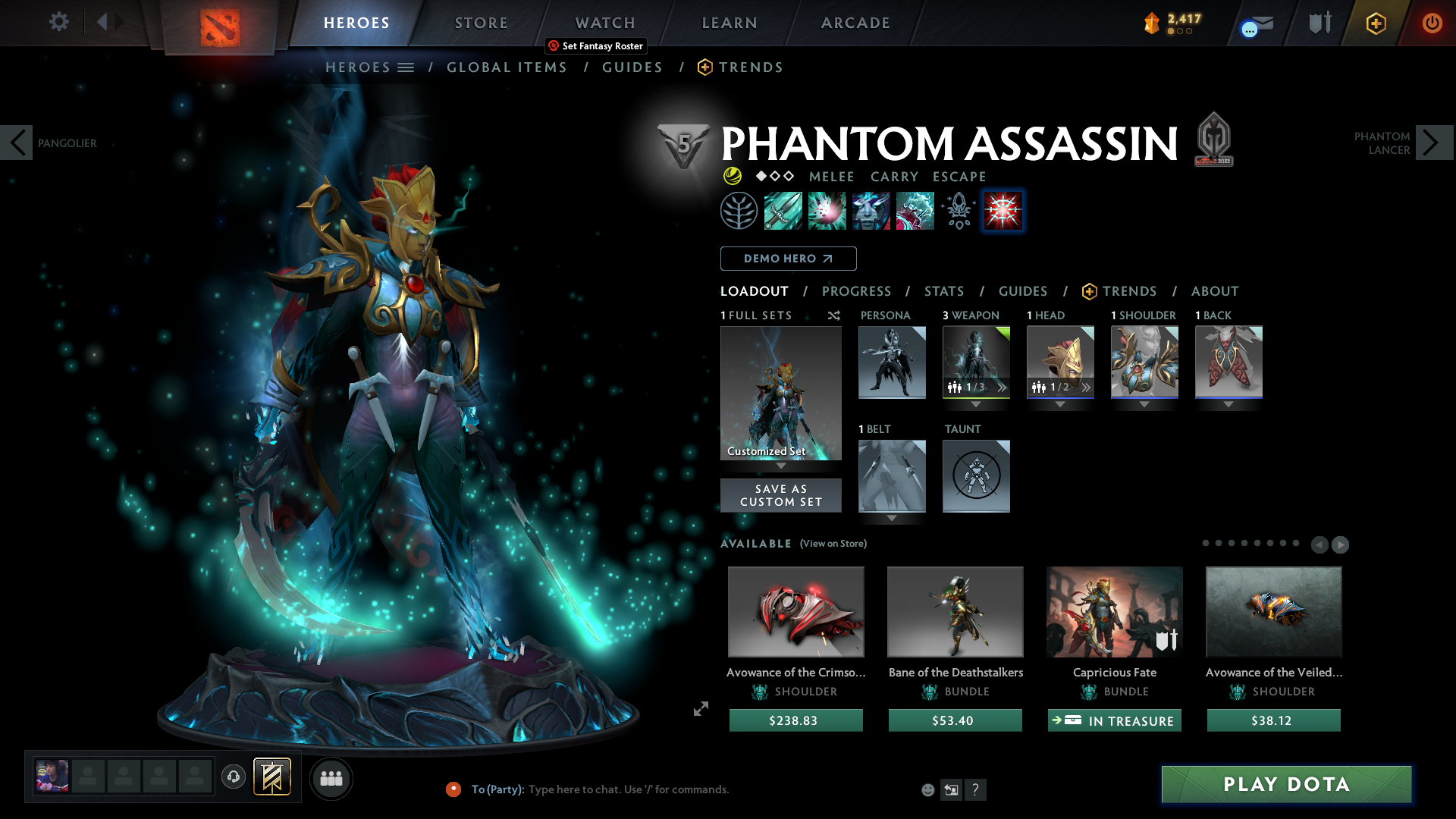Open Capricious Fate in treasure
This screenshot has height=819, width=1456.
[1114, 720]
